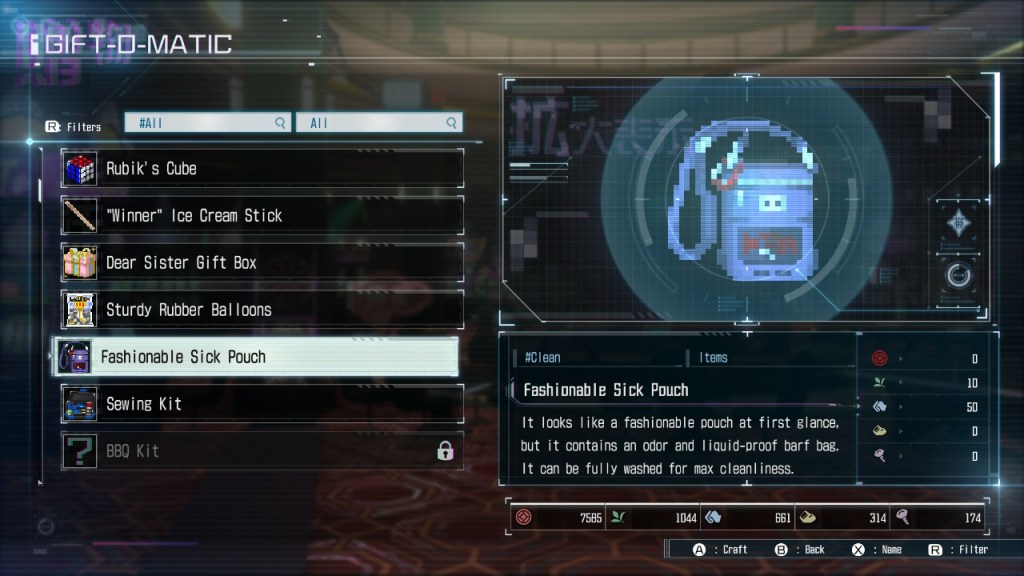
Task: Select the highlighted Fashionable Sick Pouch entry
Action: click(x=256, y=357)
